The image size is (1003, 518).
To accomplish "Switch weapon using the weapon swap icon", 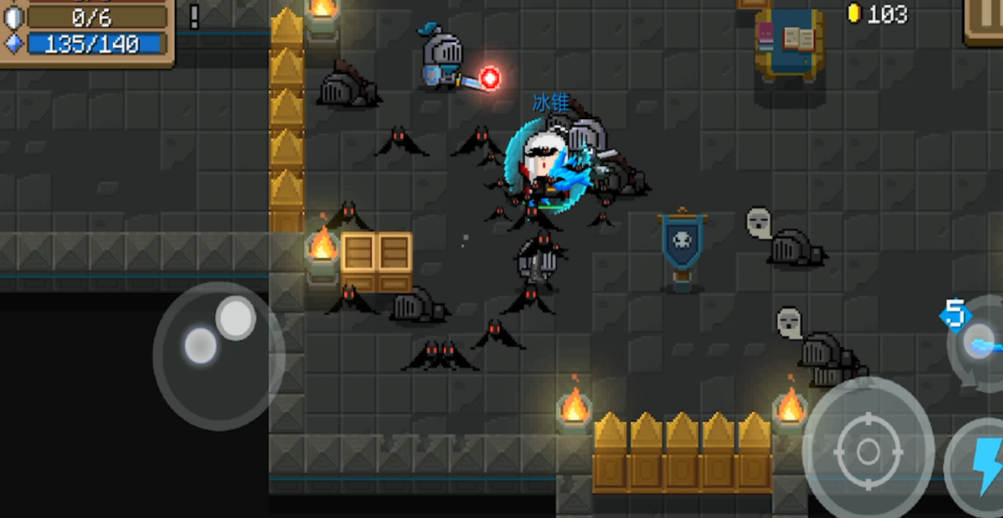I will pos(978,343).
